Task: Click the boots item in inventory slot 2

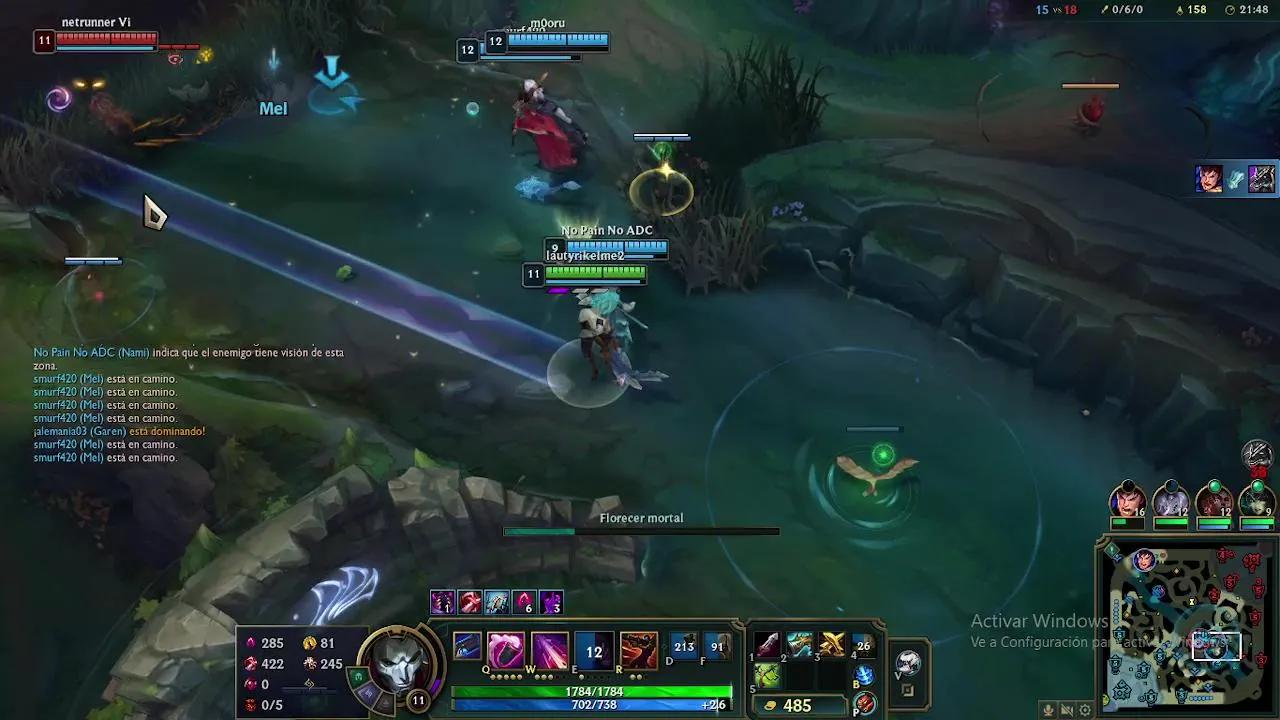Action: [x=800, y=646]
